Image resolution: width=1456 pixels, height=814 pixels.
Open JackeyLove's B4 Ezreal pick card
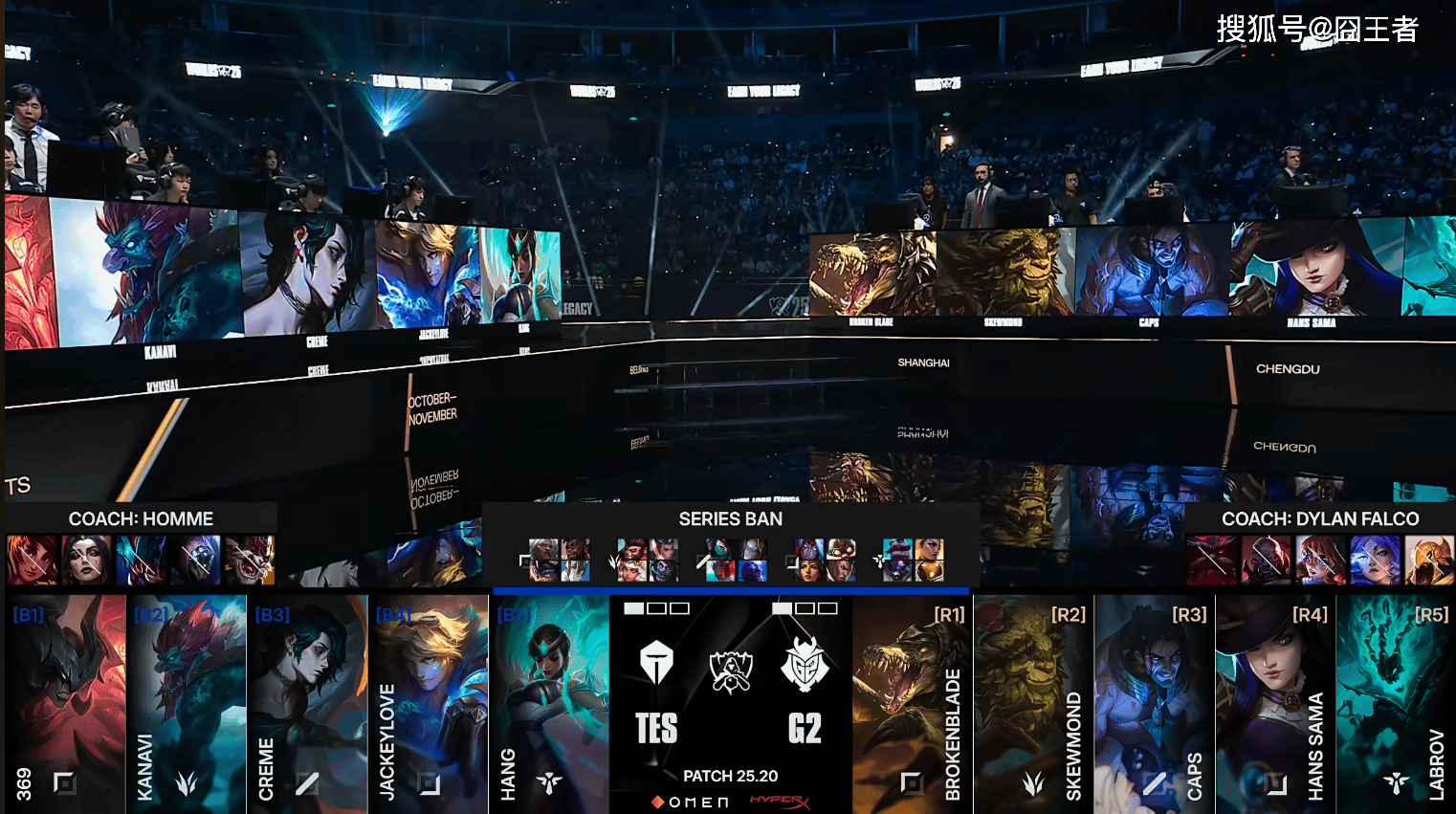[429, 703]
